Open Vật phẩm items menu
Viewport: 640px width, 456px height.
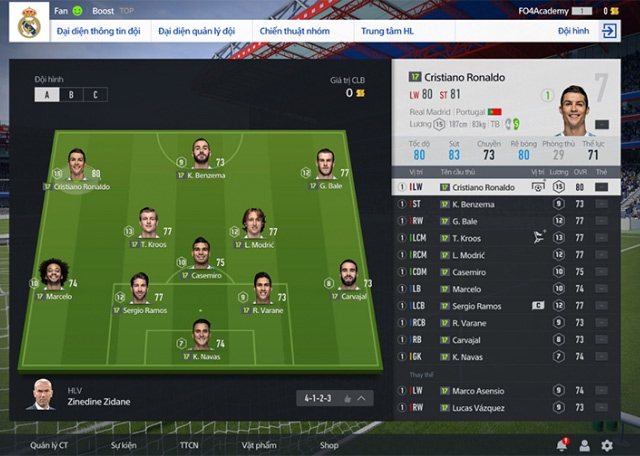[x=257, y=445]
